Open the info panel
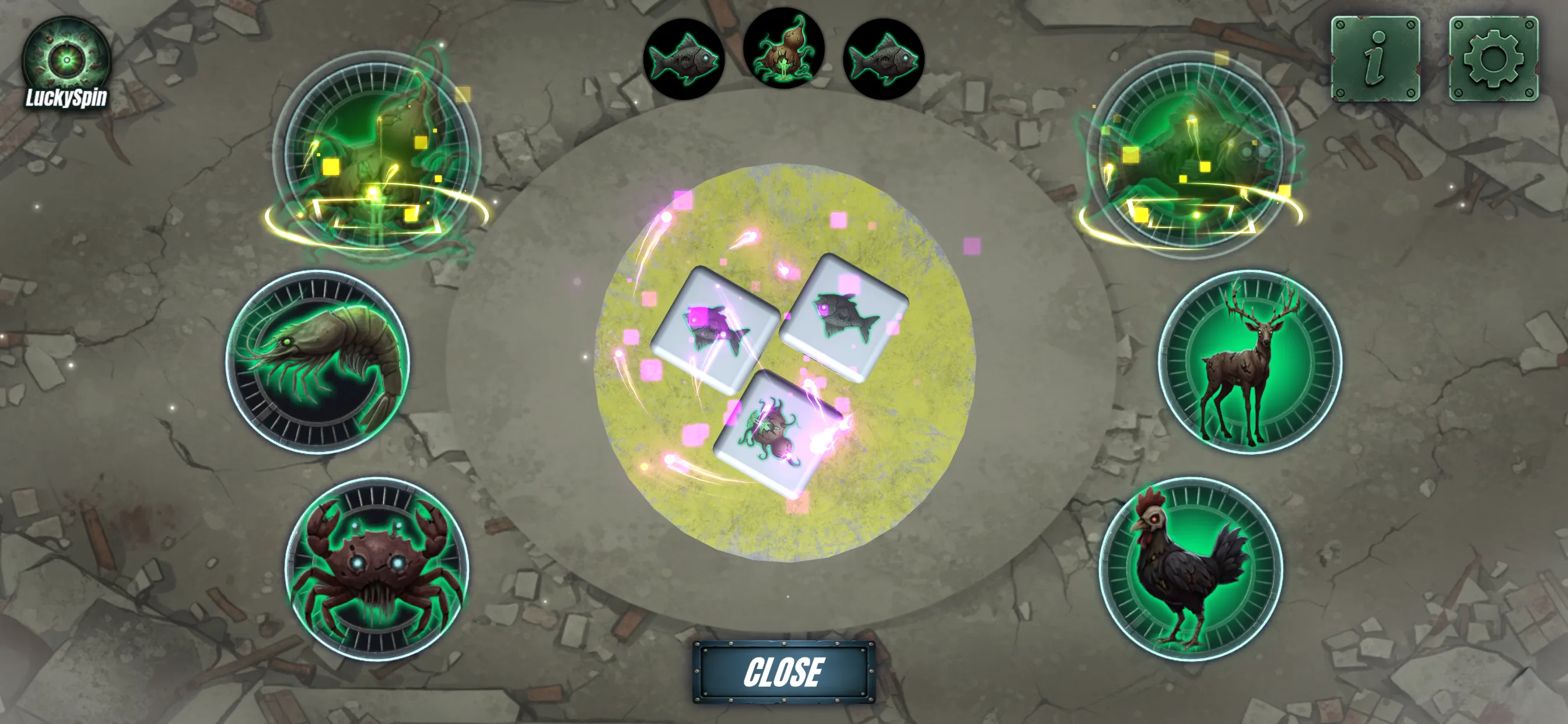 pos(1375,59)
